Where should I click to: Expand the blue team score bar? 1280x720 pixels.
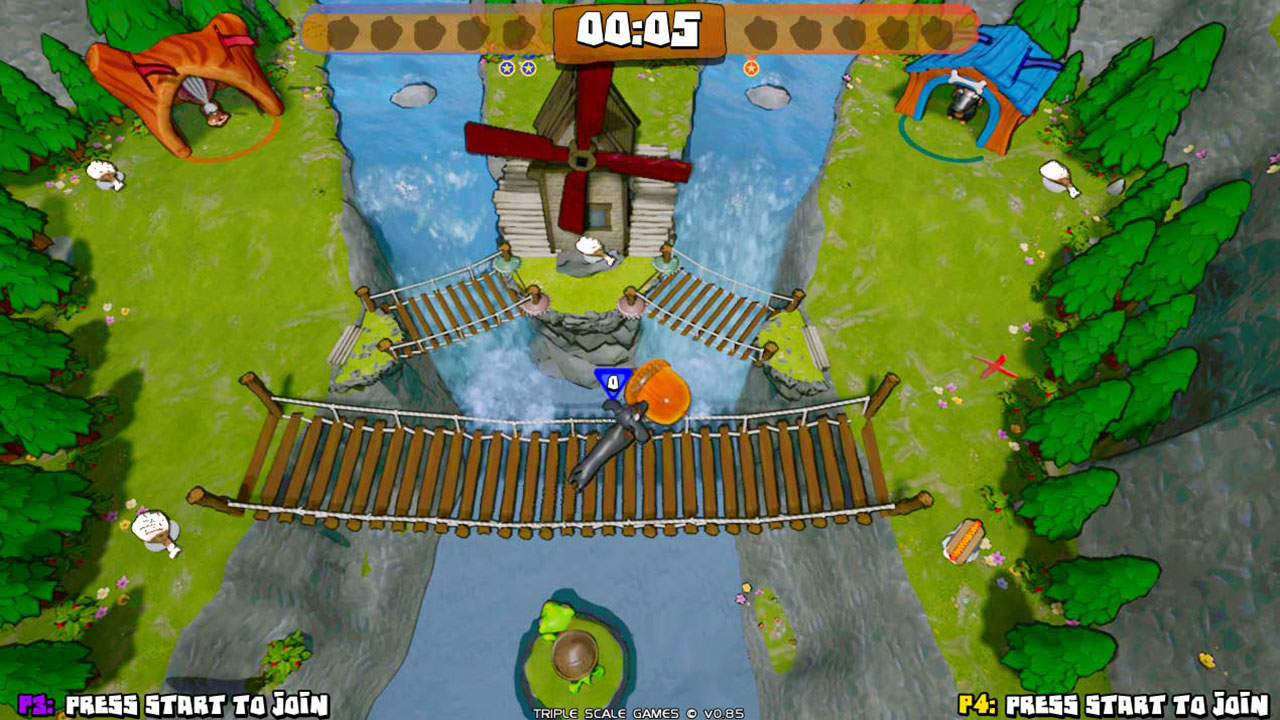[x=430, y=32]
